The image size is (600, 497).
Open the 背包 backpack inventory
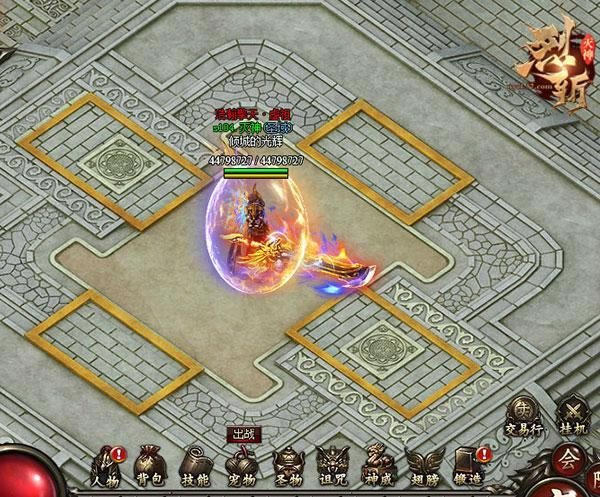pos(152,465)
